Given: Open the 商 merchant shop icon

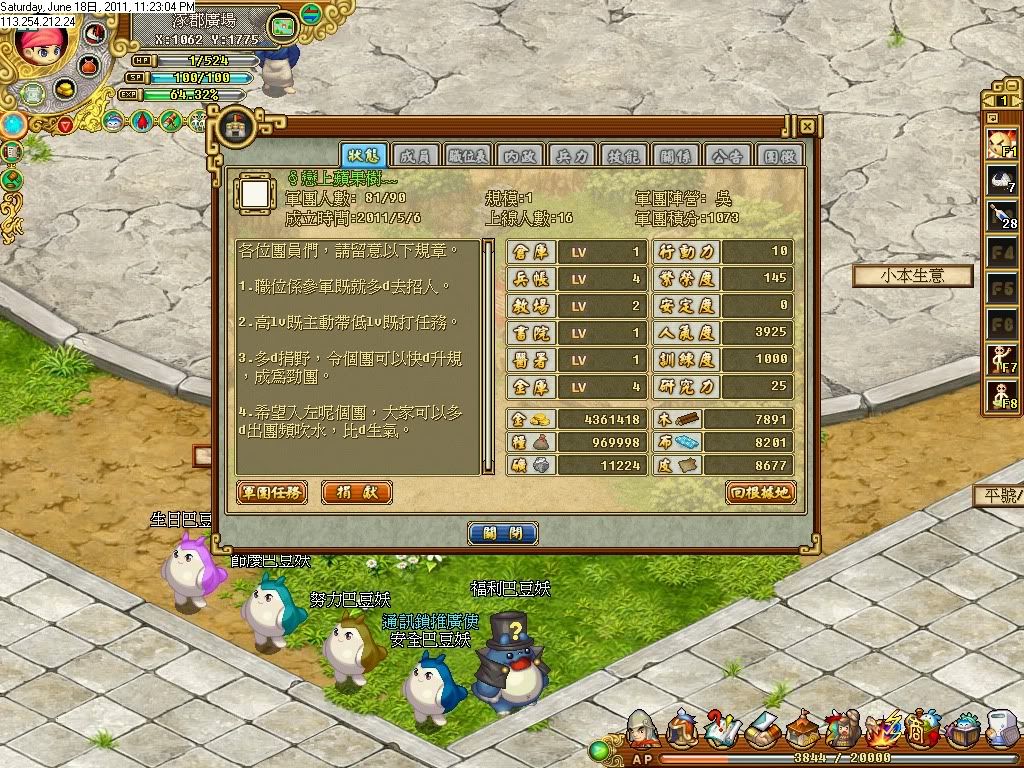Looking at the screenshot, I should (920, 734).
